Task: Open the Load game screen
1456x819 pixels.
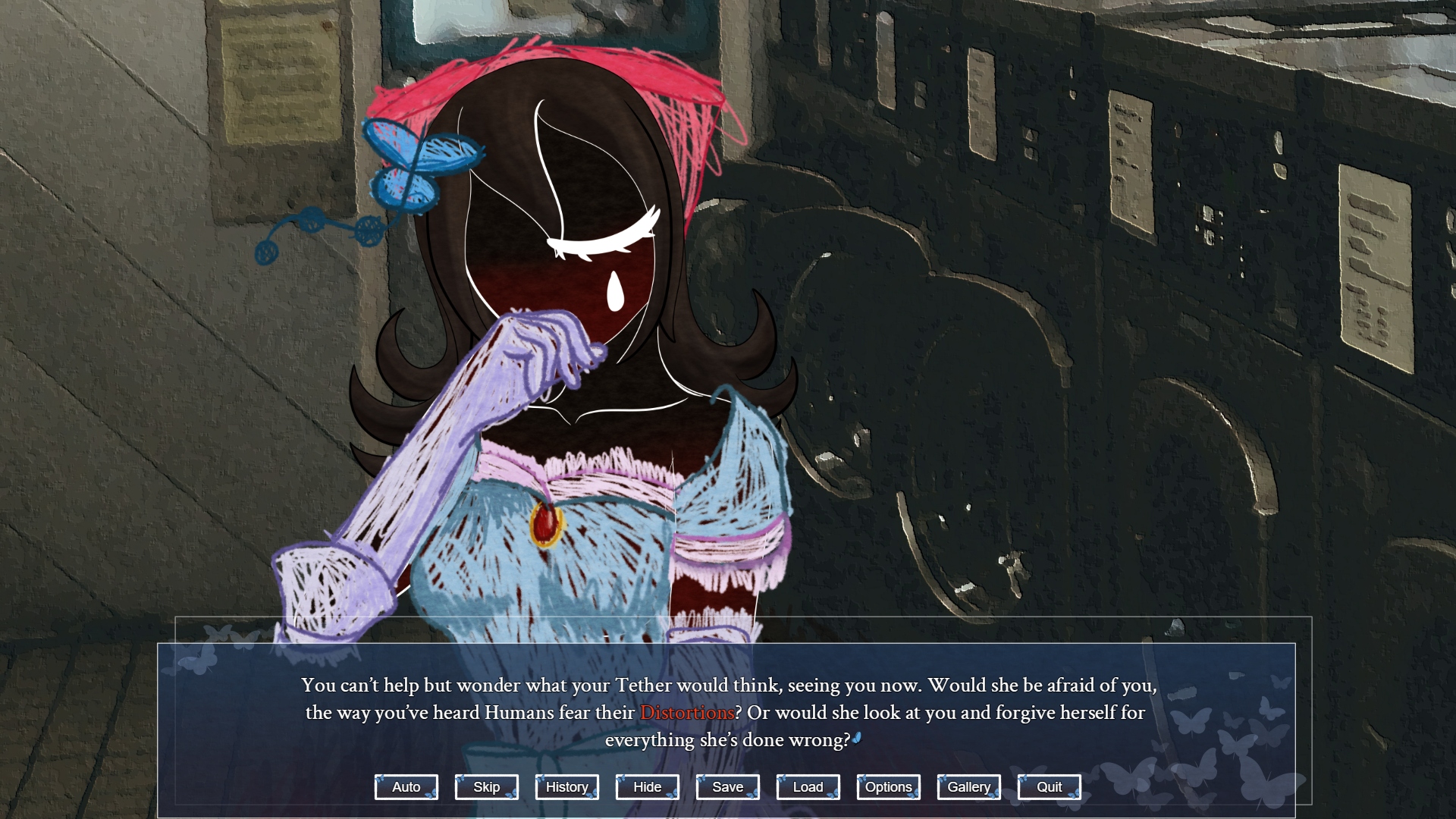Action: click(x=808, y=787)
